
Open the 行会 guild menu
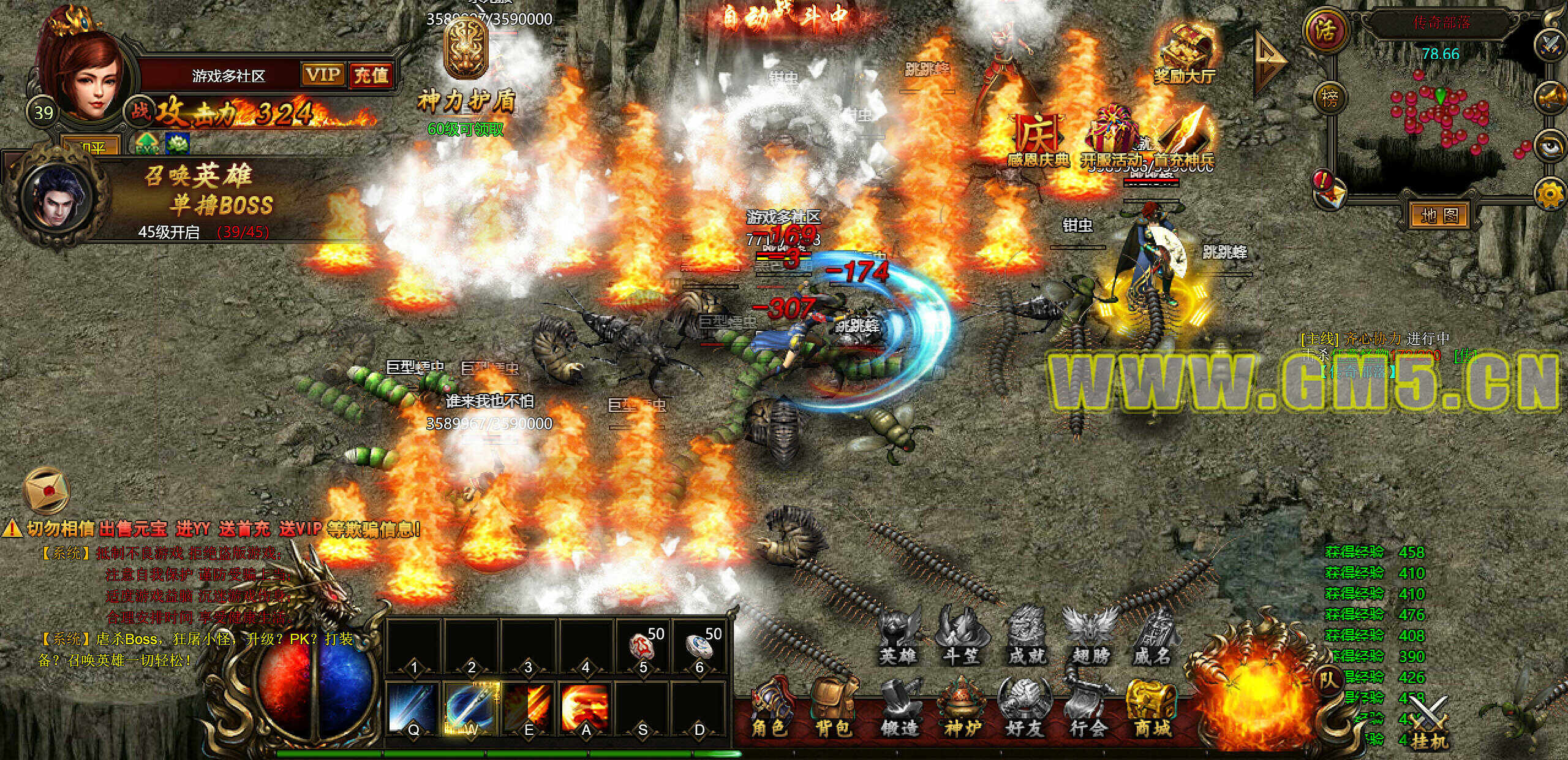[x=1088, y=711]
